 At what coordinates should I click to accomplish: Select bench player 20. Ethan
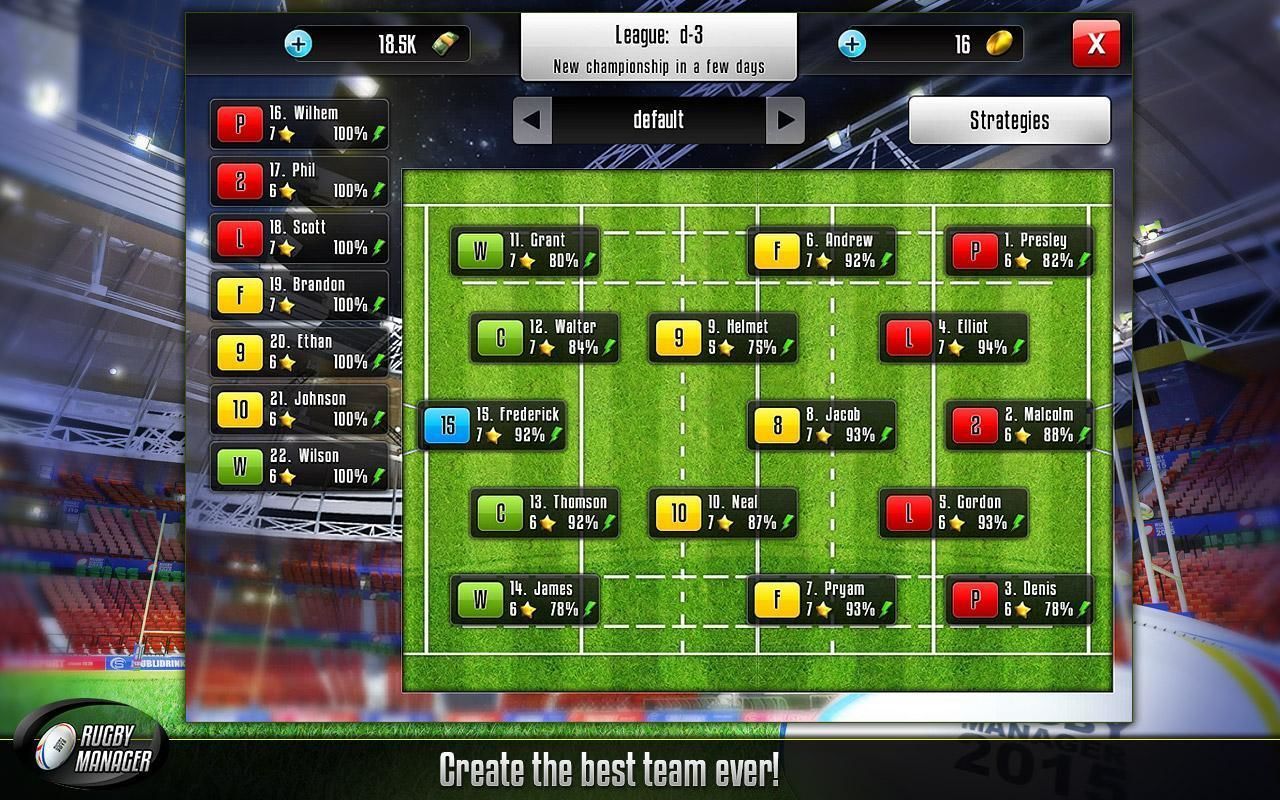[298, 351]
